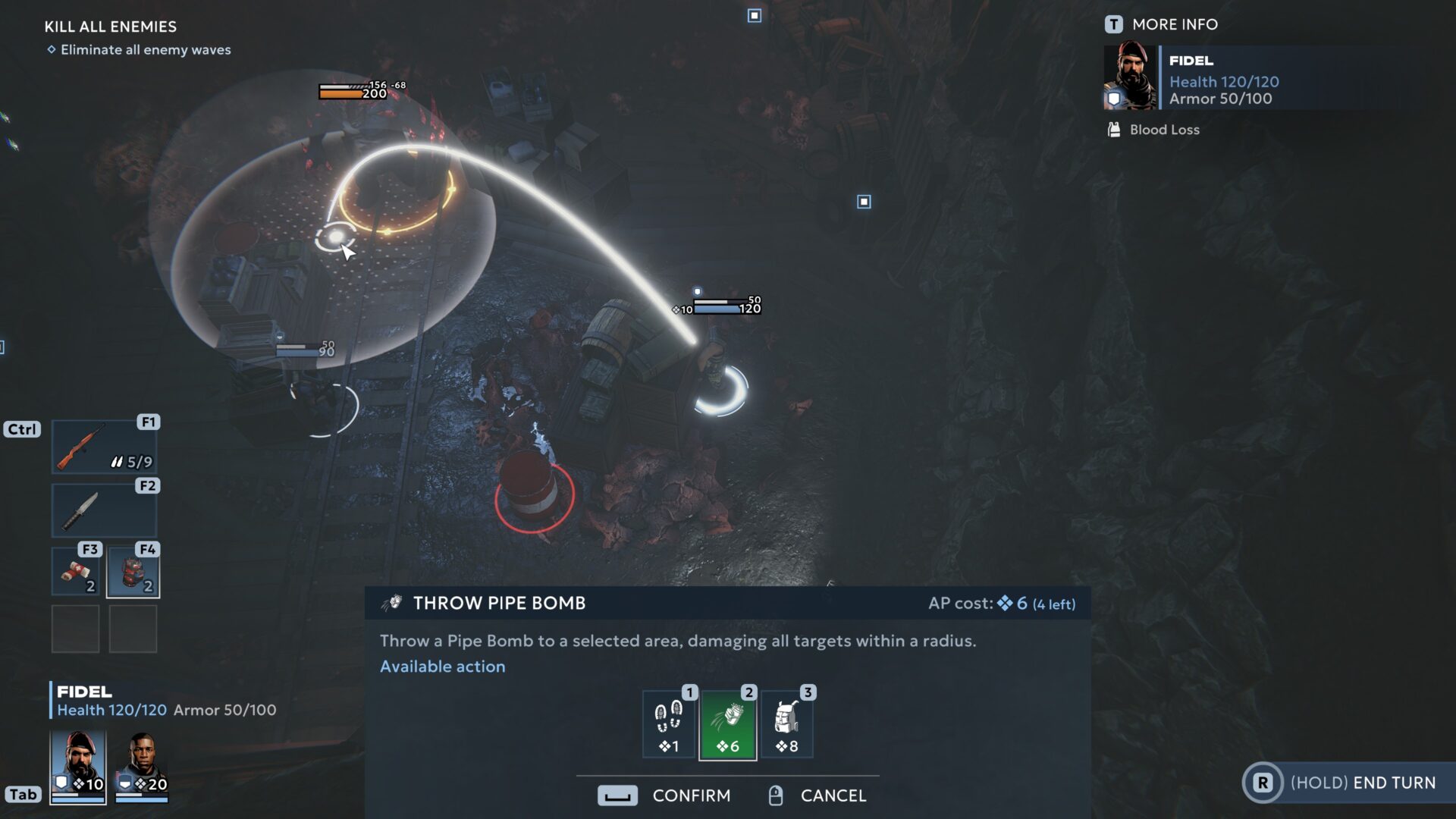Image resolution: width=1456 pixels, height=819 pixels.
Task: Show the Kill All Enemies objective
Action: click(111, 27)
